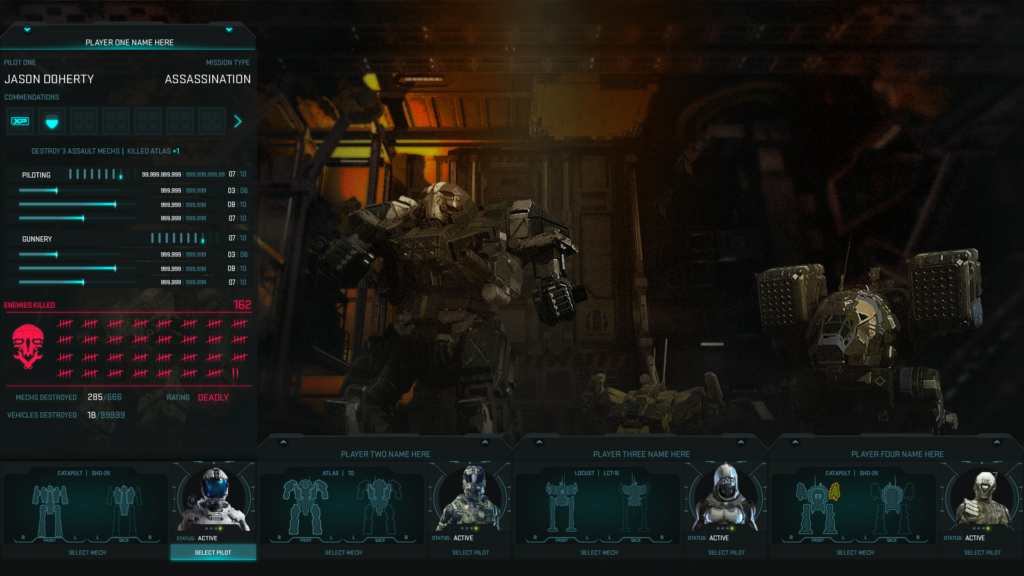Expand the Player Three Name Here panel
Viewport: 1024px width, 576px height.
(x=539, y=441)
